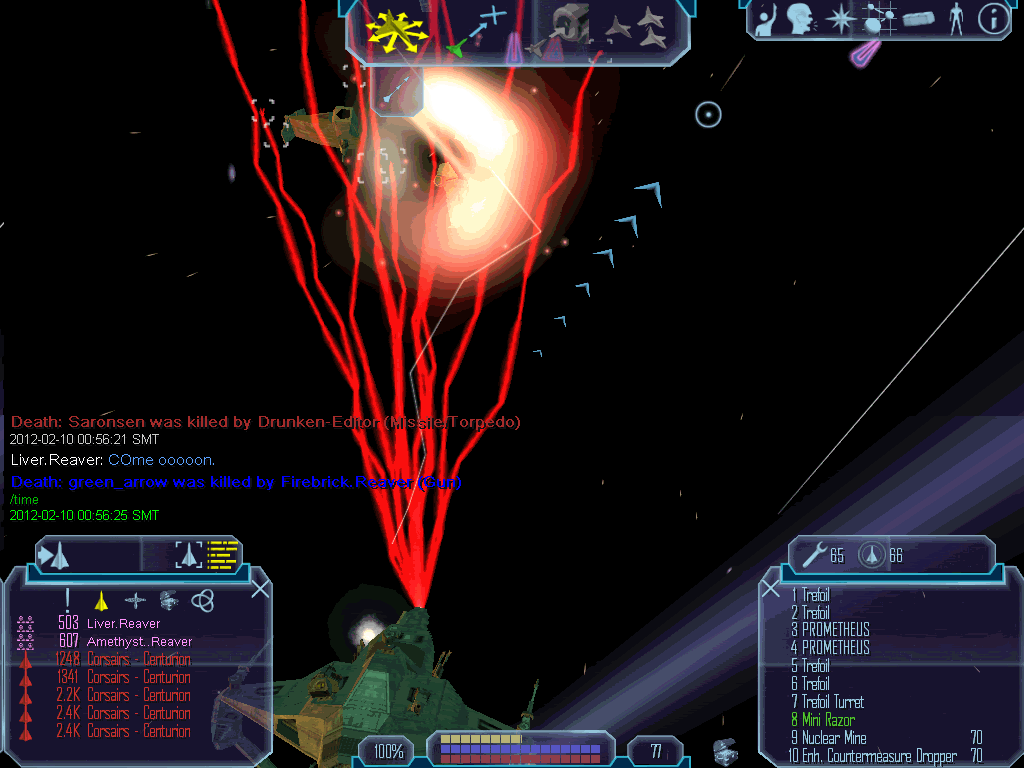Show the circled info icon
The image size is (1024, 768).
[992, 19]
